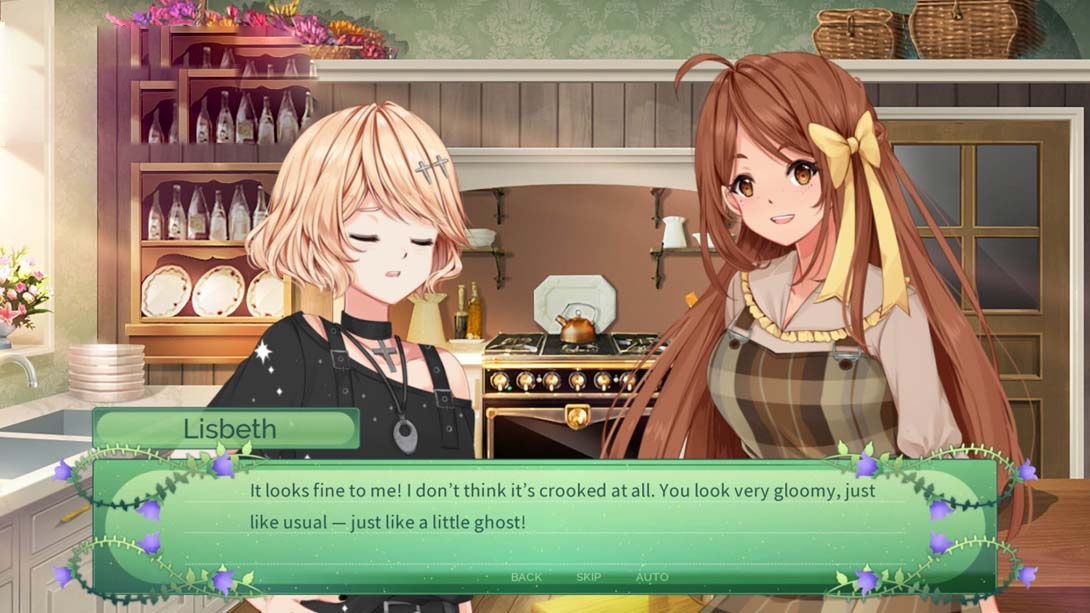Image resolution: width=1090 pixels, height=613 pixels.
Task: Turn on Auto dialogue advance
Action: tap(652, 577)
